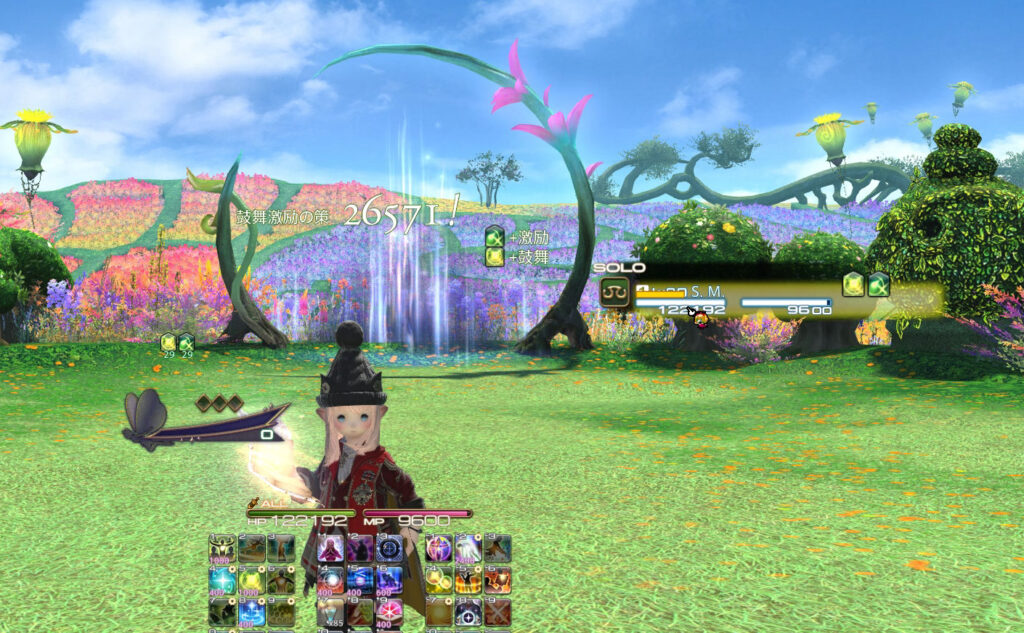The height and width of the screenshot is (633, 1024).
Task: Activate the blue circular reticle ability
Action: 390,548
